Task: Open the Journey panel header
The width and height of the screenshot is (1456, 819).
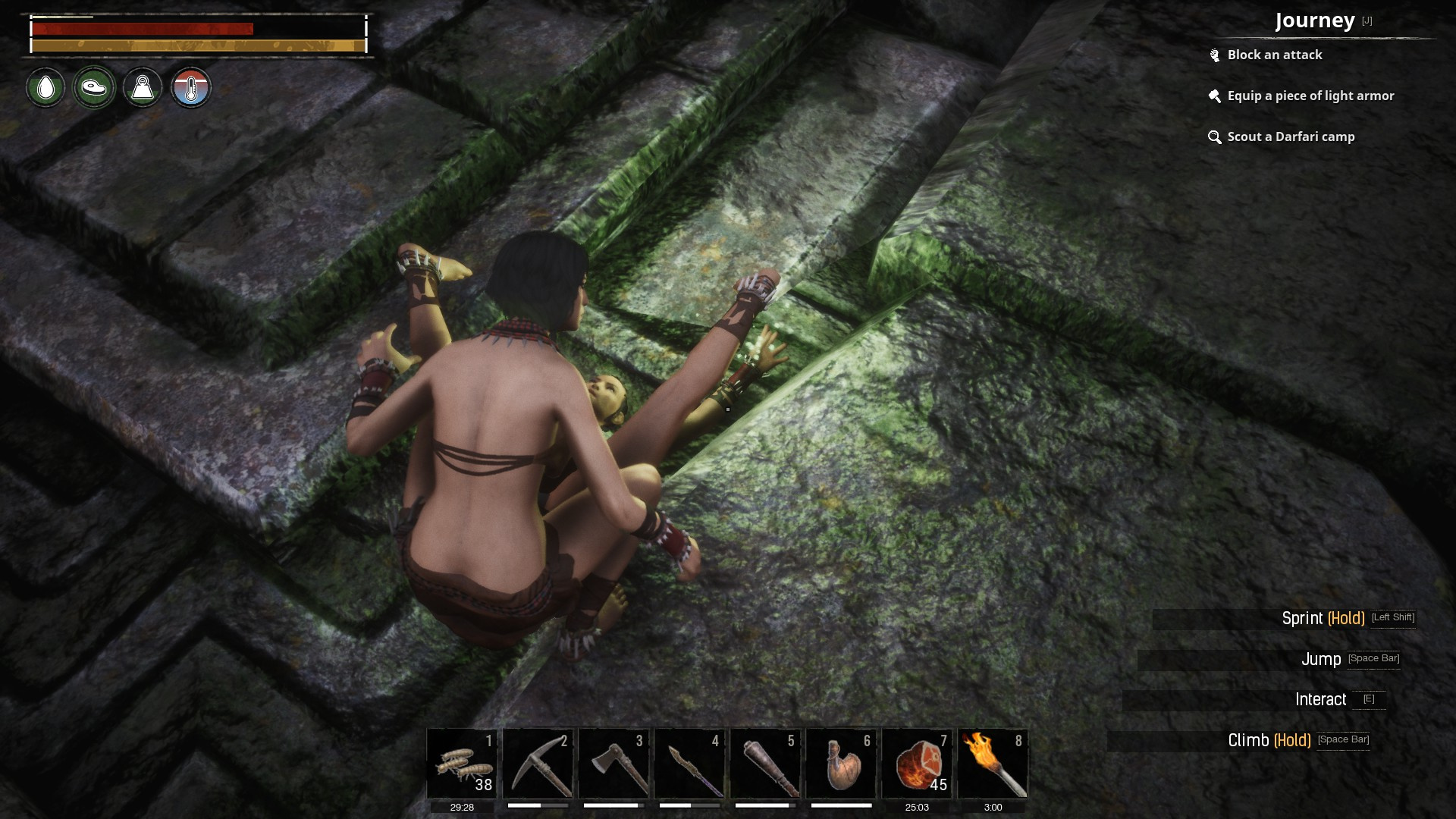Action: 1314,20
